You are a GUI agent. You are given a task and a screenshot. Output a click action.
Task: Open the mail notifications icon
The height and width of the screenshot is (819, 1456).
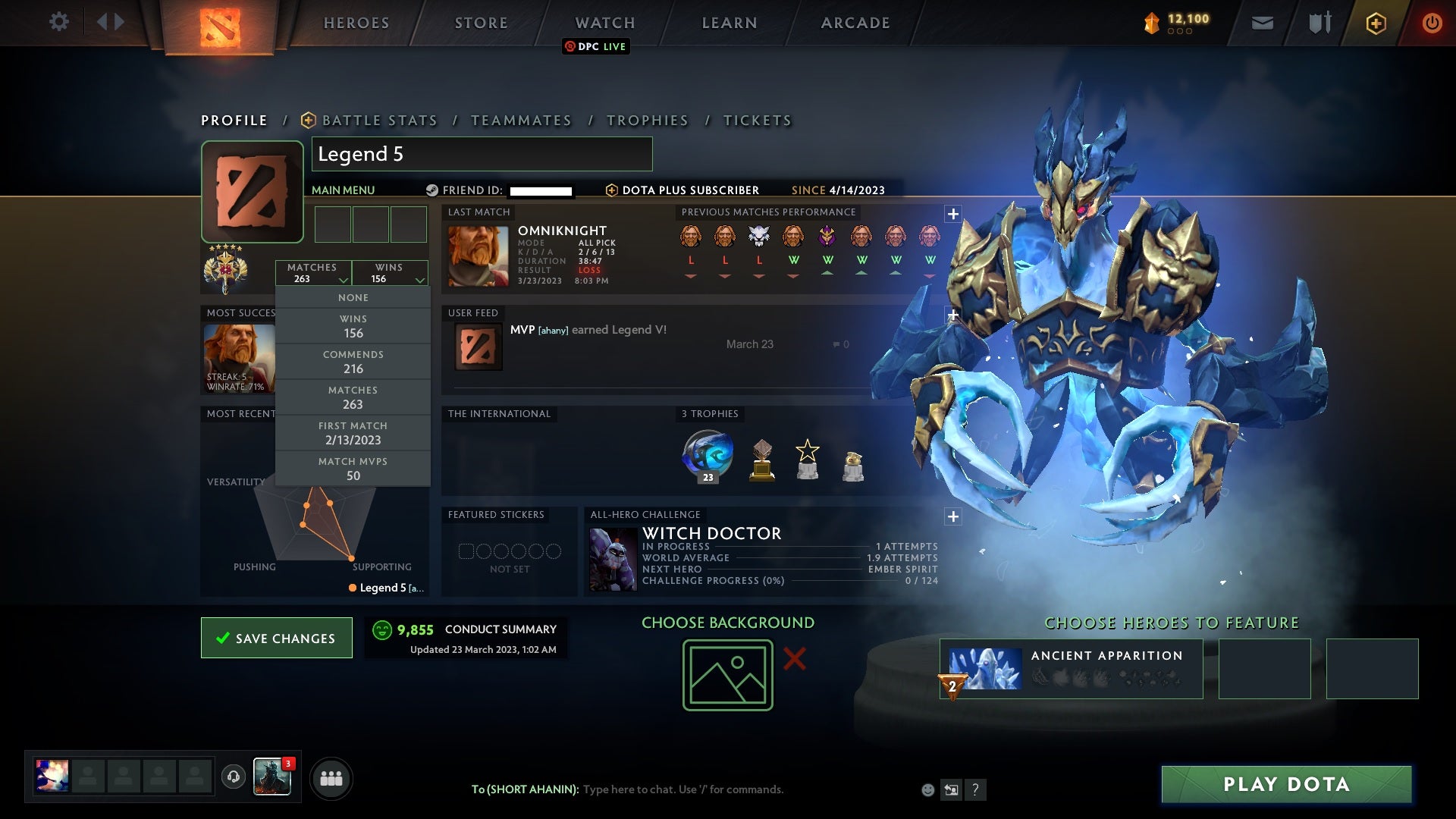point(1261,22)
